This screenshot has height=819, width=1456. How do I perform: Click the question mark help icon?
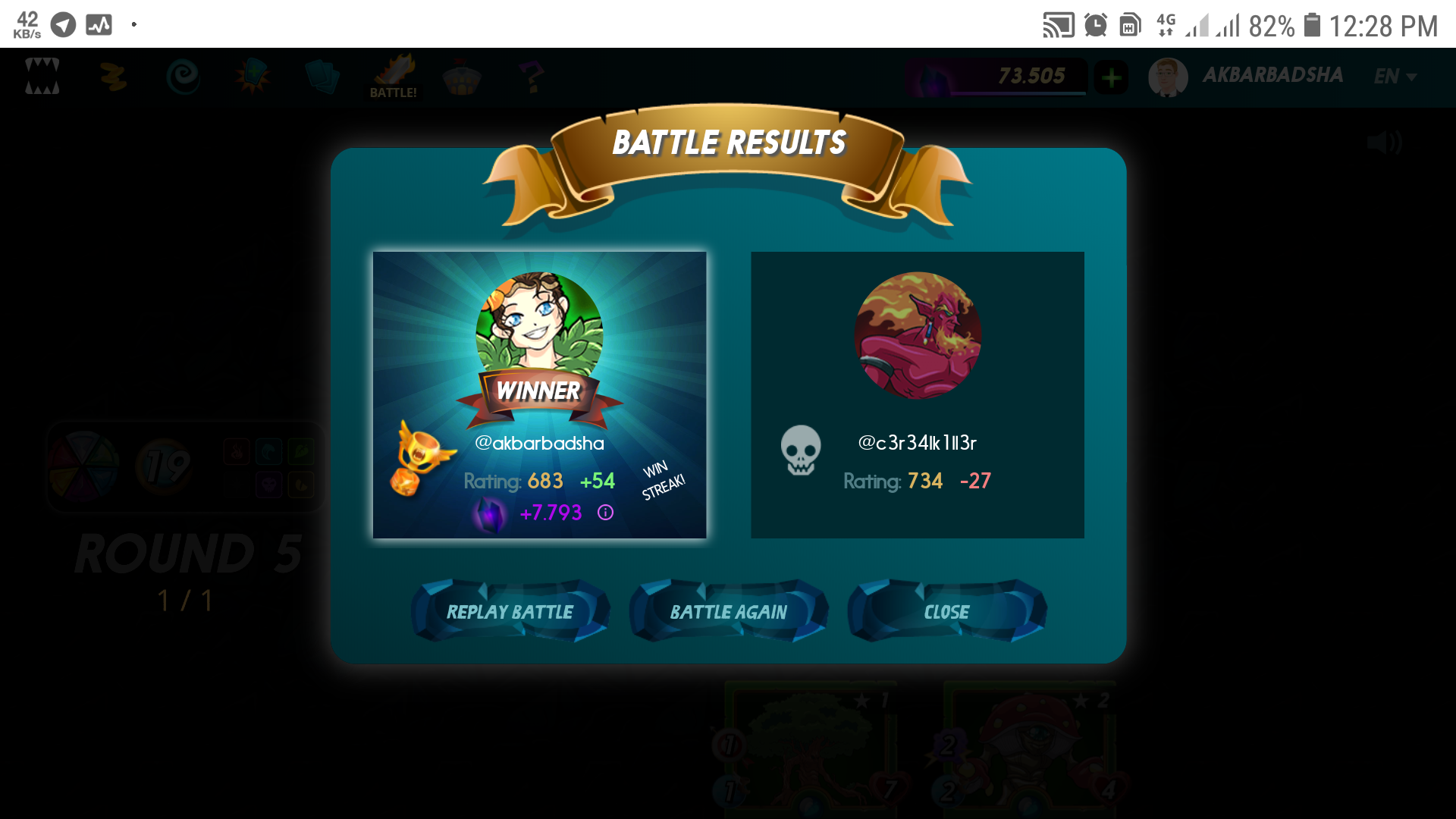pyautogui.click(x=533, y=76)
